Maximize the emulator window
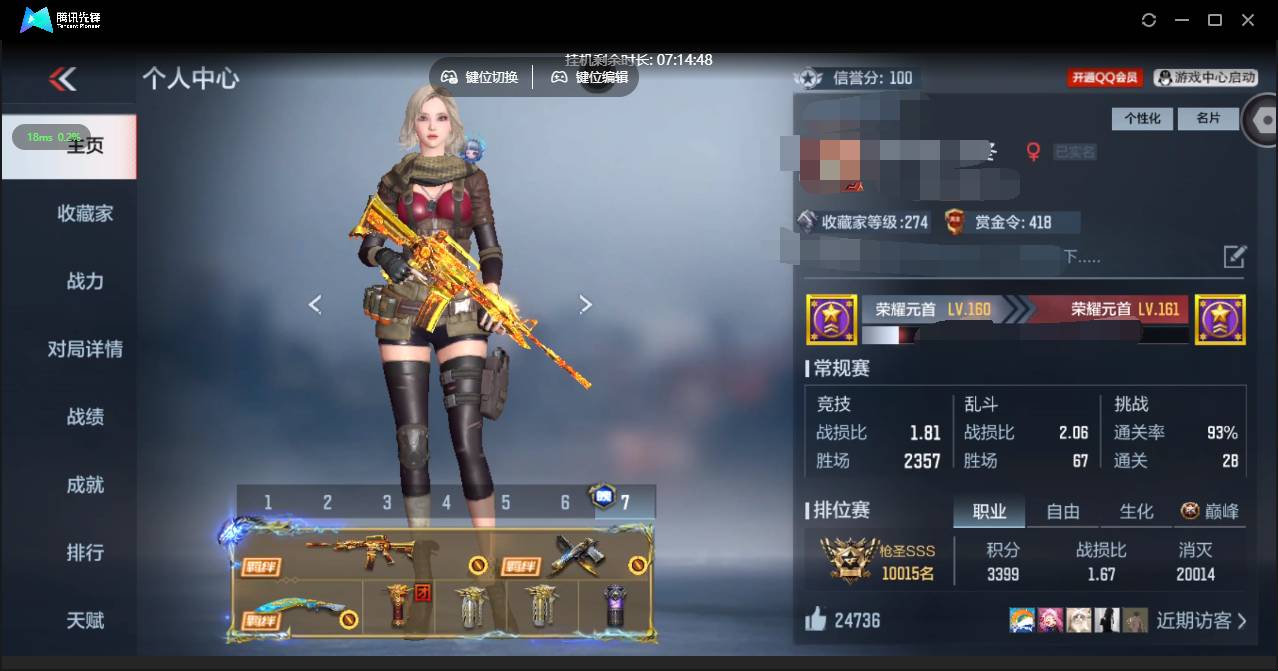This screenshot has width=1278, height=671. click(x=1215, y=20)
